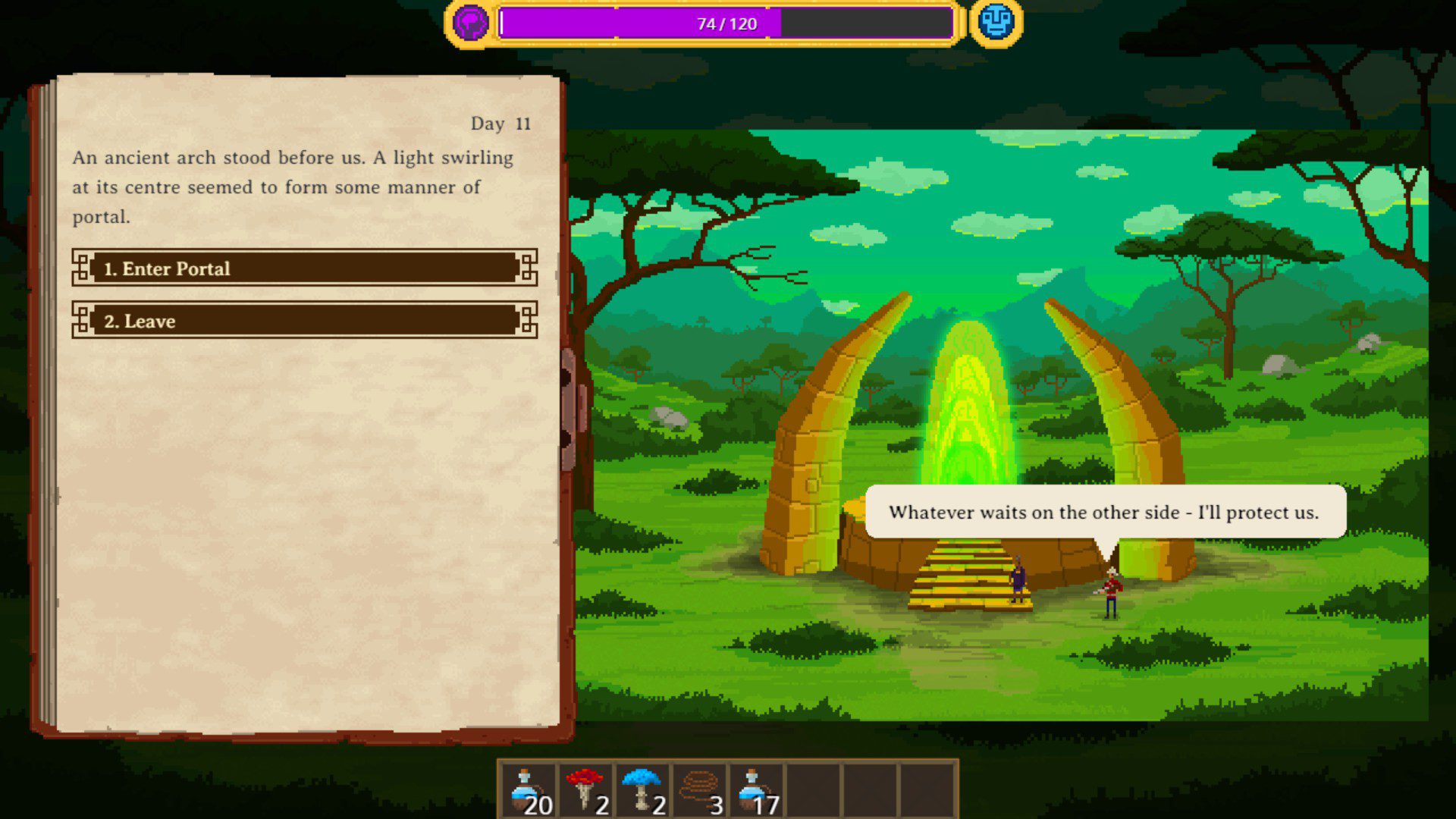The height and width of the screenshot is (819, 1456).
Task: Use the red mushroom item slot
Action: pyautogui.click(x=585, y=791)
